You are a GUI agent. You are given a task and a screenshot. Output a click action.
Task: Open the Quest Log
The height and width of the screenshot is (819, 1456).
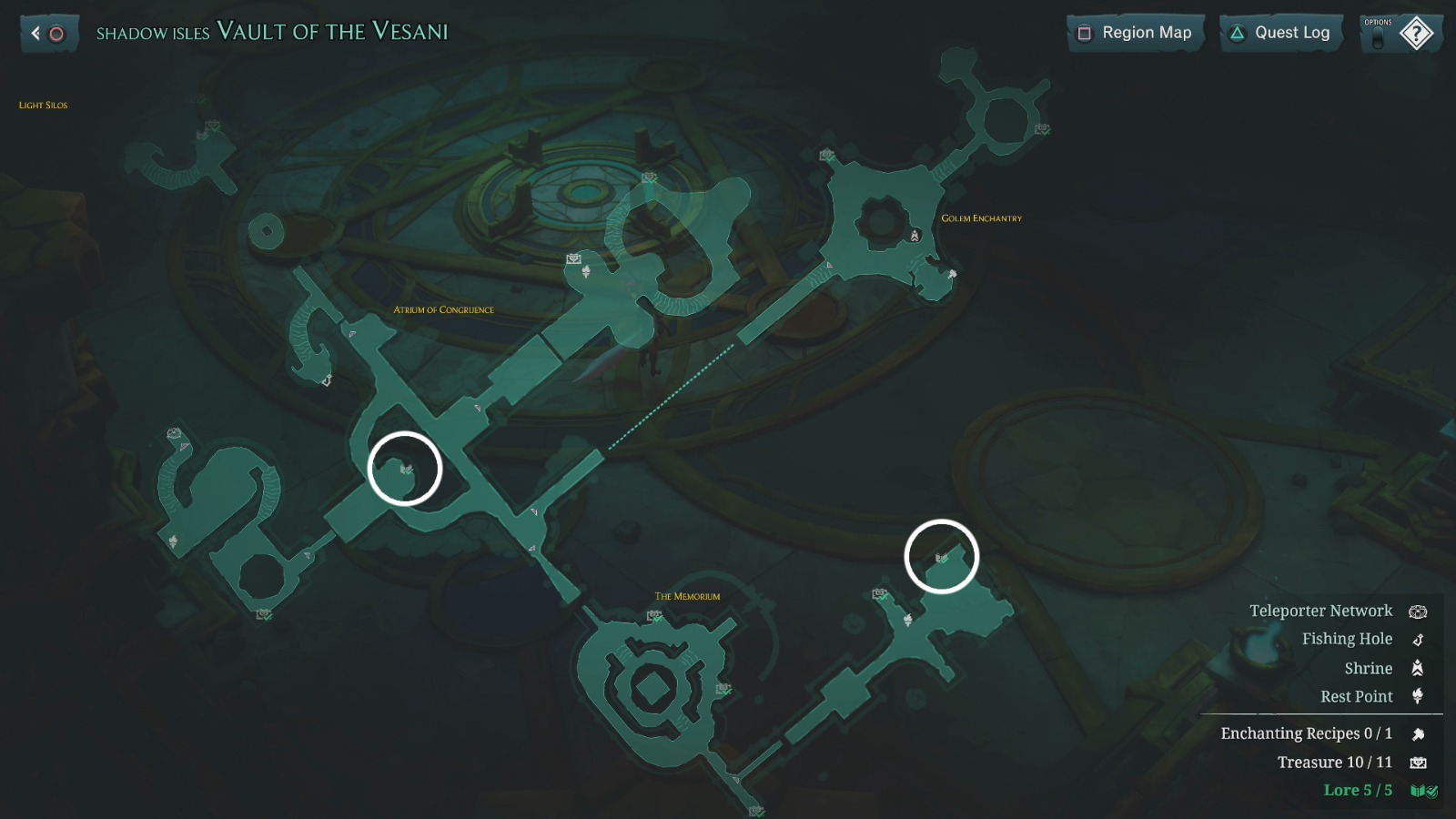(x=1280, y=32)
